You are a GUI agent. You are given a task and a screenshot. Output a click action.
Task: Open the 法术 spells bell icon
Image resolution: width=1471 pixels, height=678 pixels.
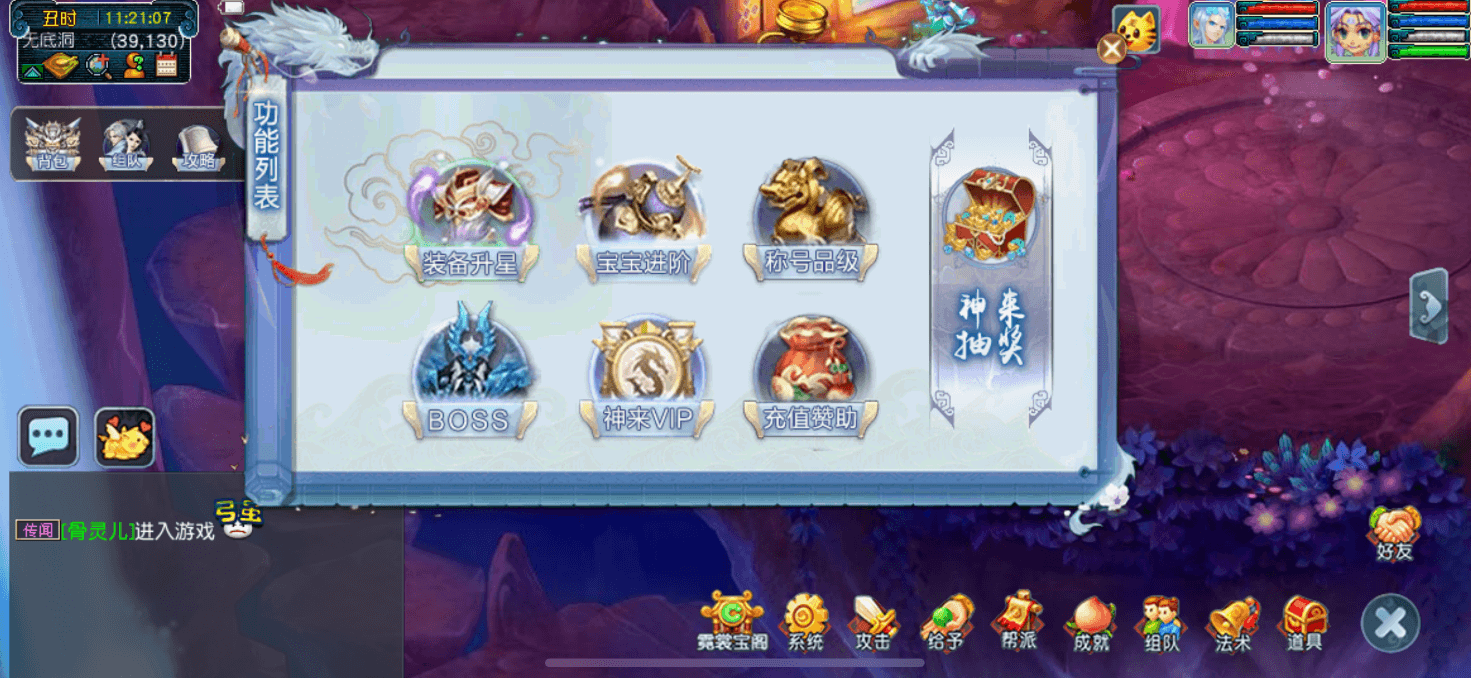[x=1233, y=622]
